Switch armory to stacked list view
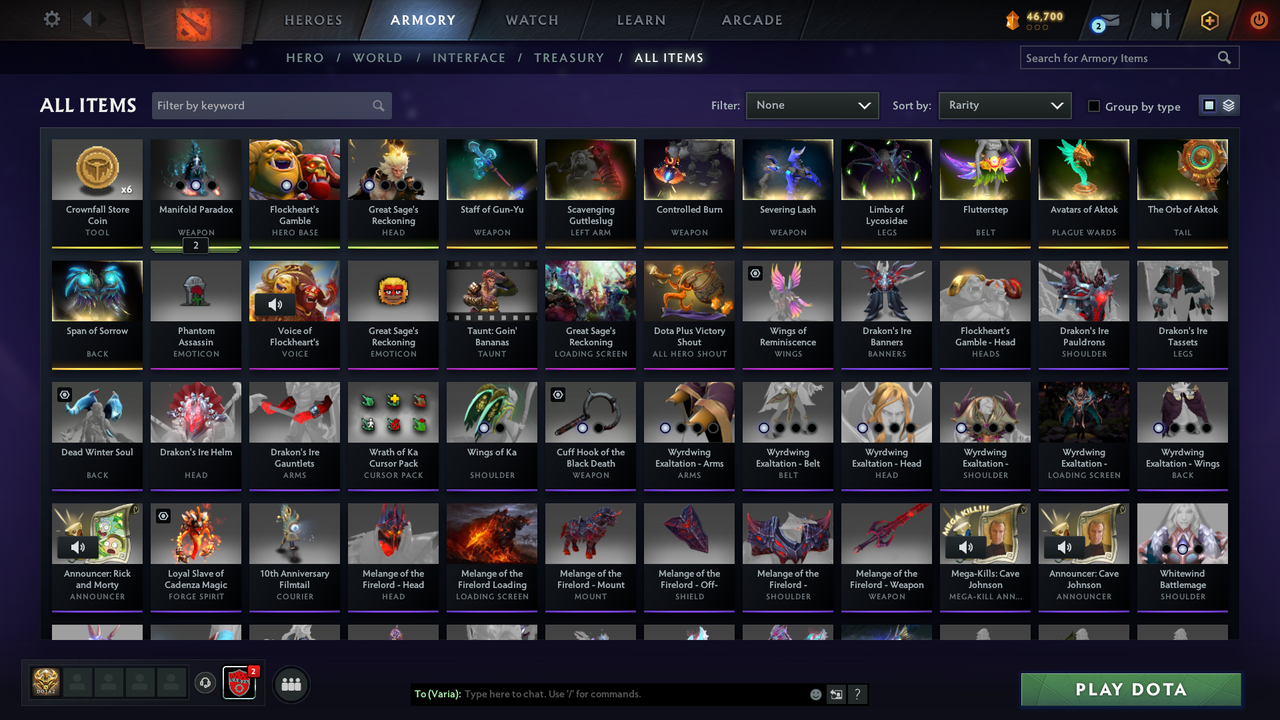Screen dimensions: 1280x720 coord(1227,104)
